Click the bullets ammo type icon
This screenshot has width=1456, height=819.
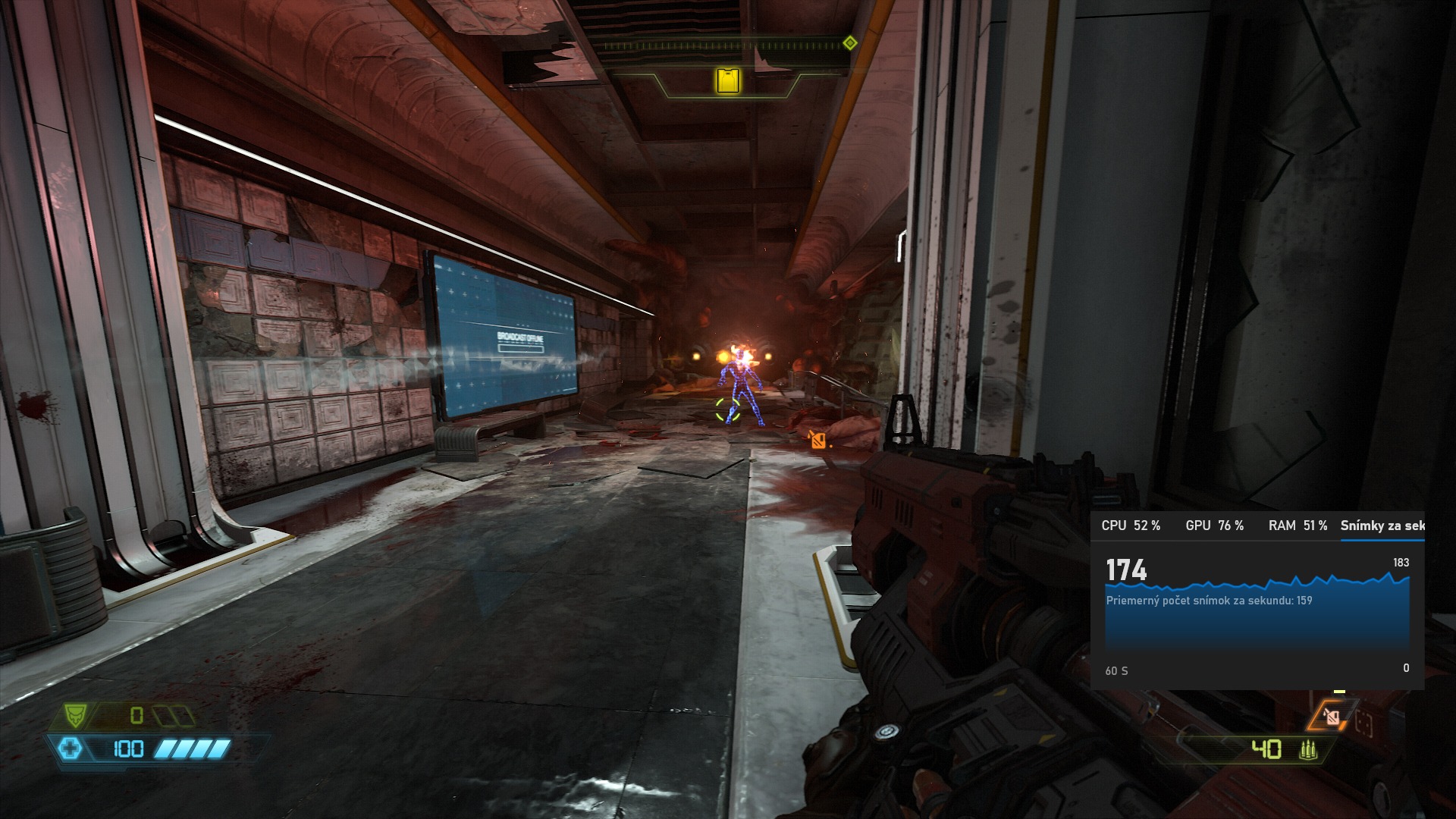click(x=1307, y=750)
